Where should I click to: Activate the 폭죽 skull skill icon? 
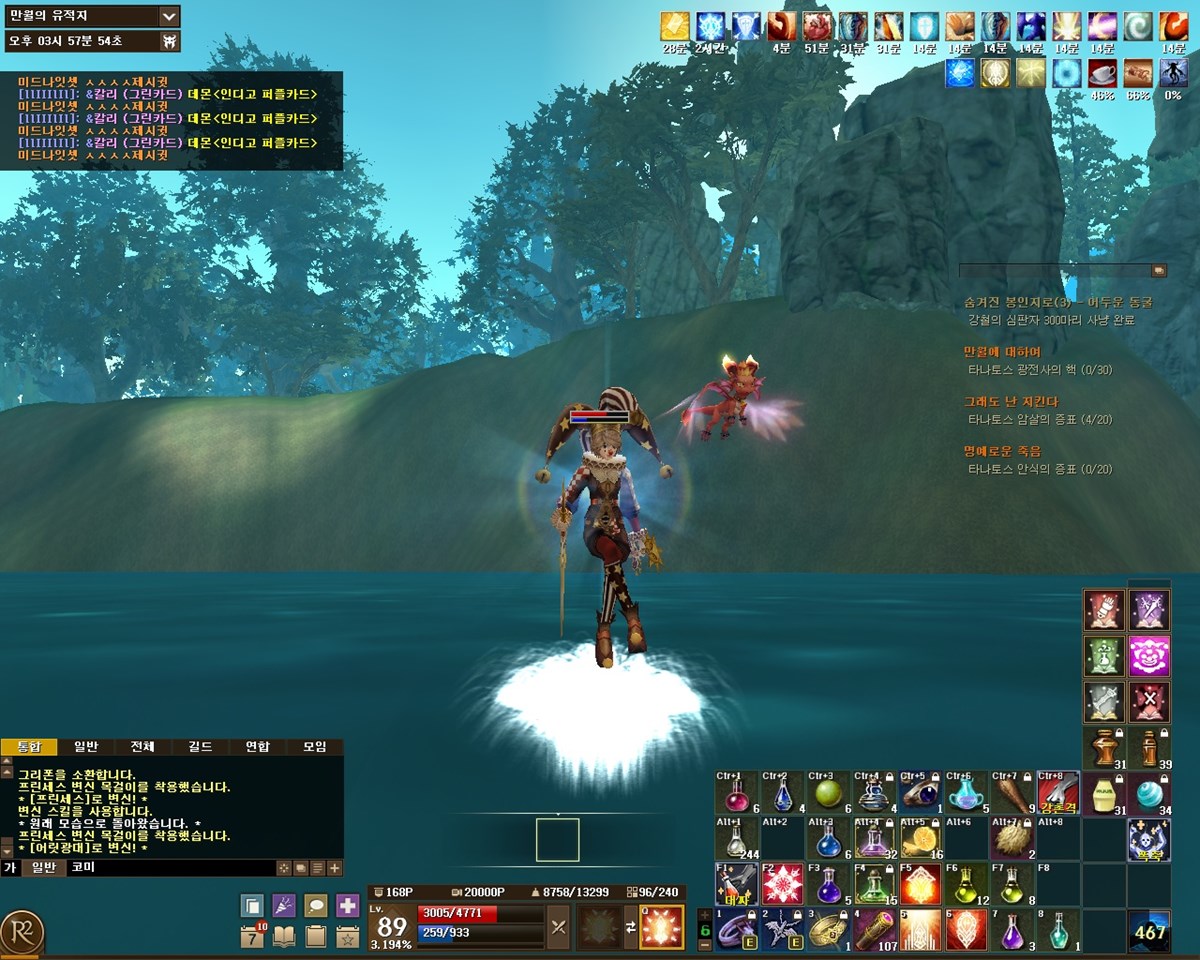[x=1149, y=839]
